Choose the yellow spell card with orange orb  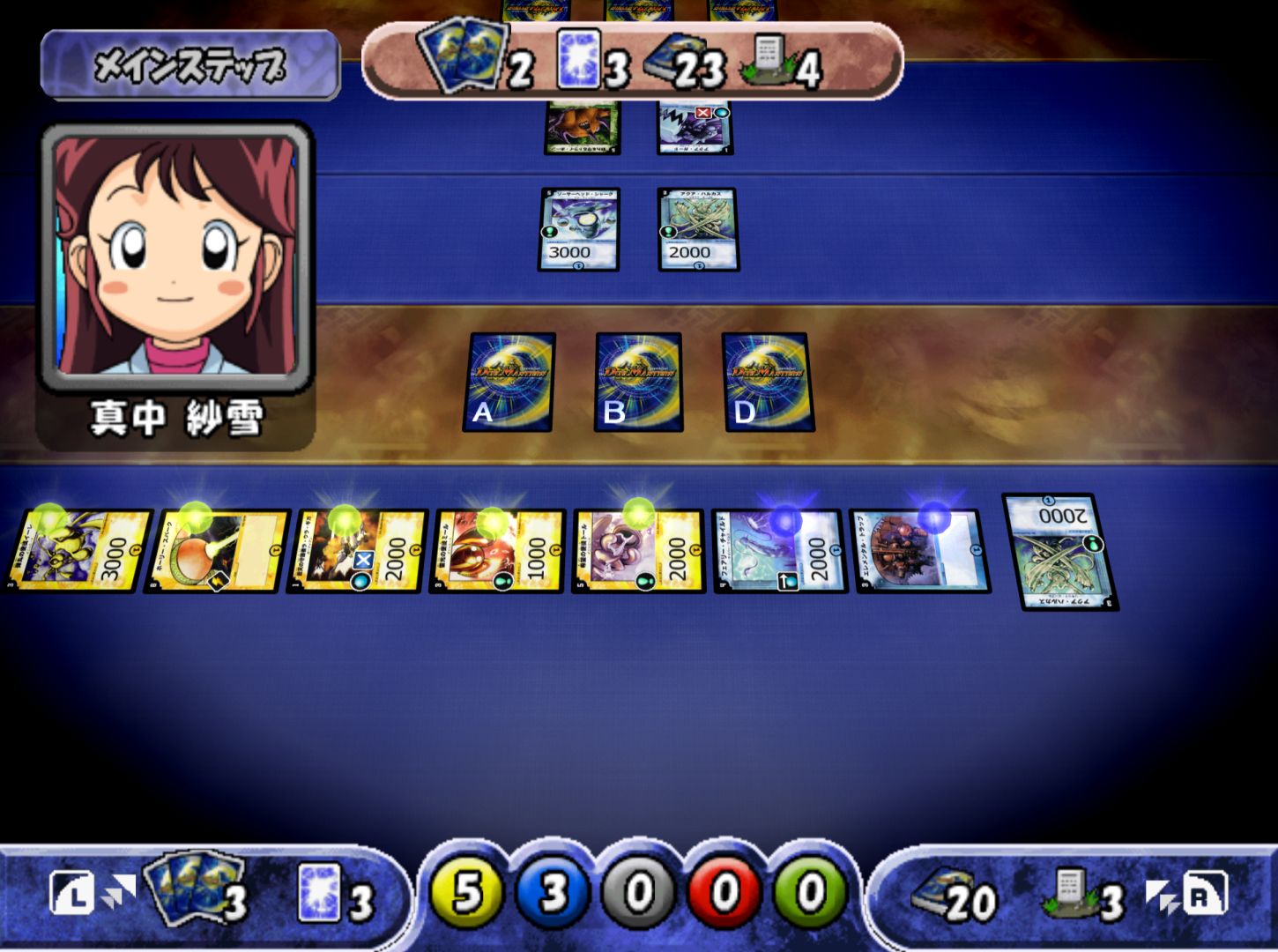(217, 550)
